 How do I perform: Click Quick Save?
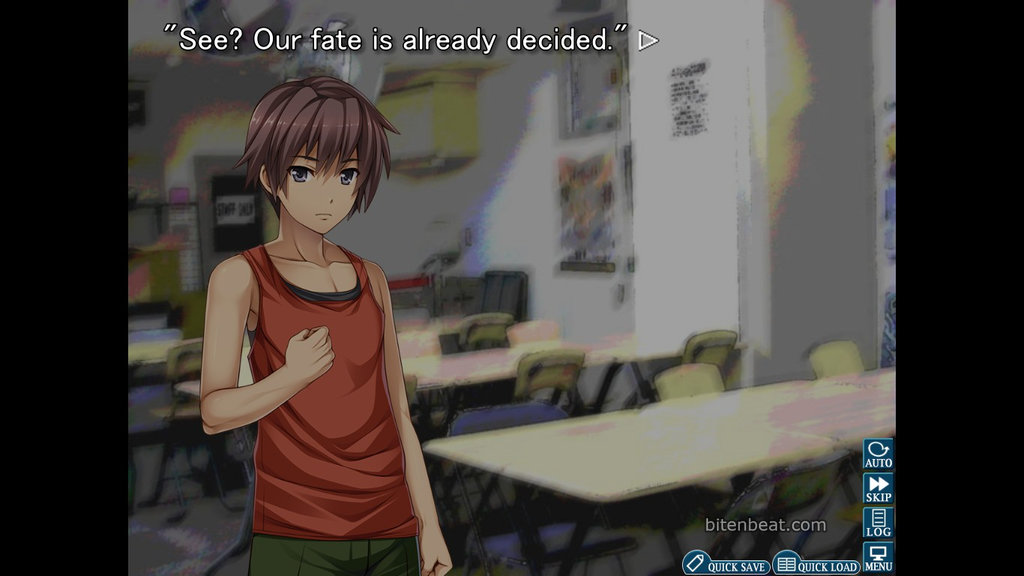pyautogui.click(x=727, y=565)
